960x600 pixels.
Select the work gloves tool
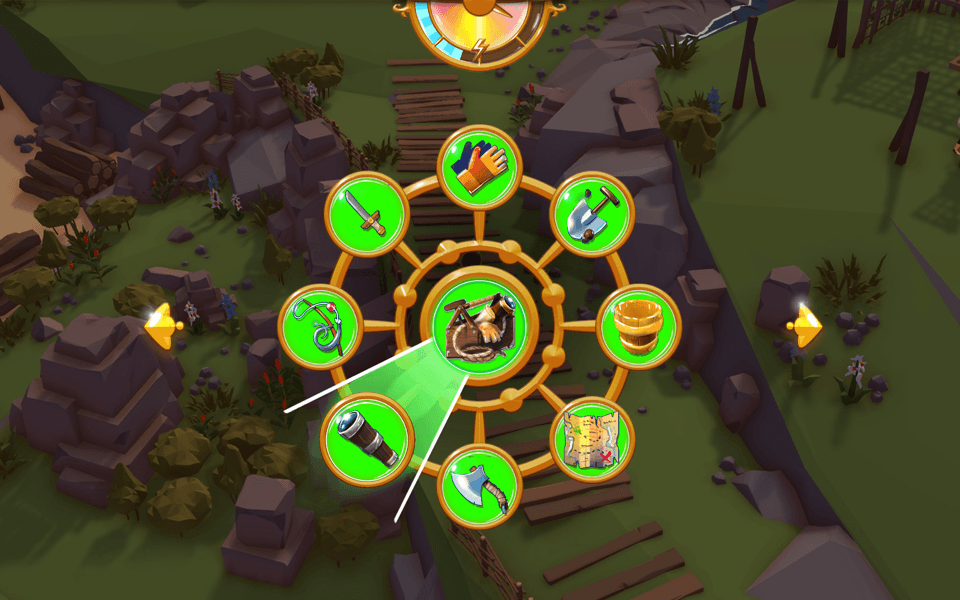[480, 168]
